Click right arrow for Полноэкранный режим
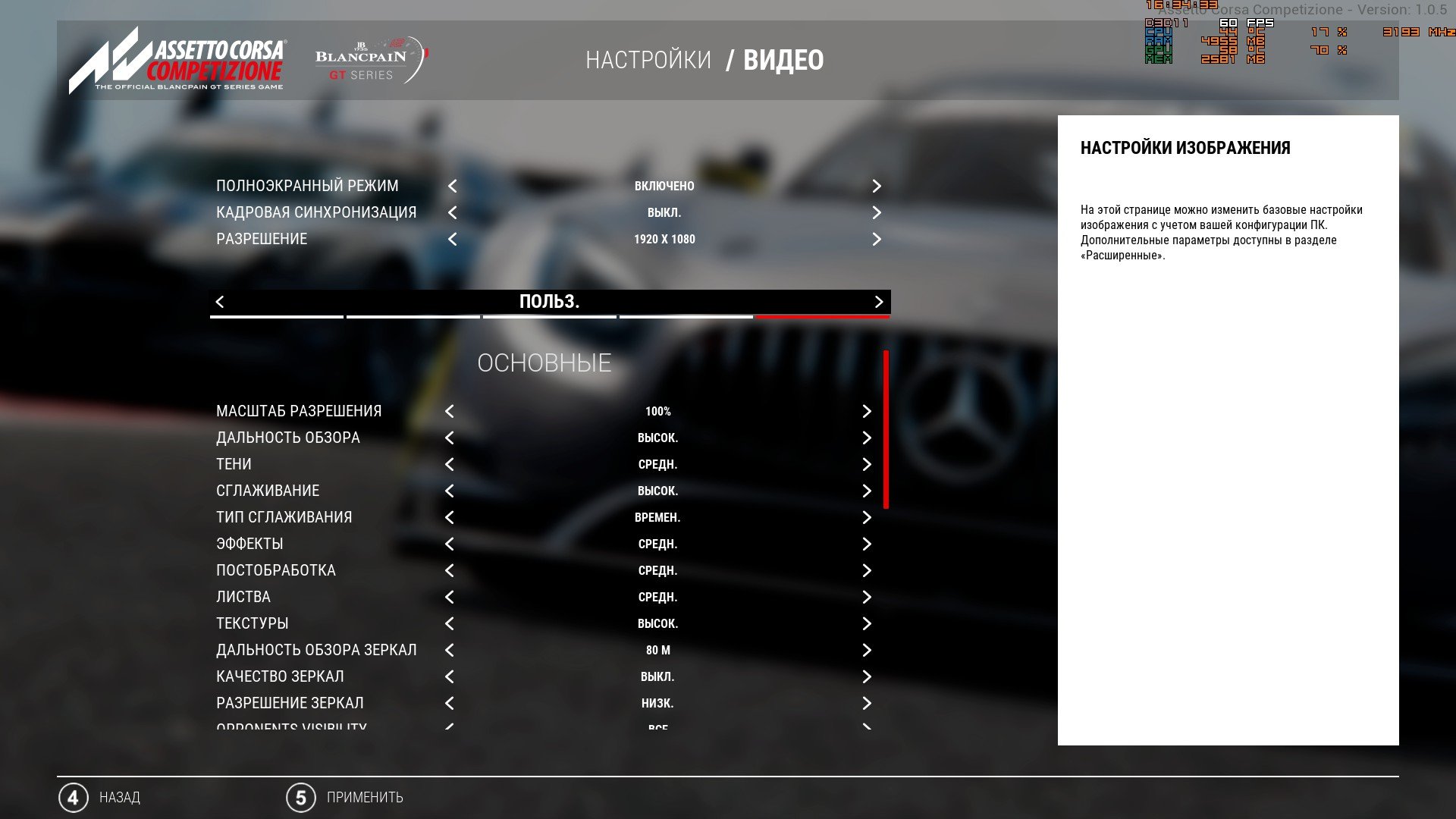Image resolution: width=1456 pixels, height=819 pixels. tap(877, 187)
